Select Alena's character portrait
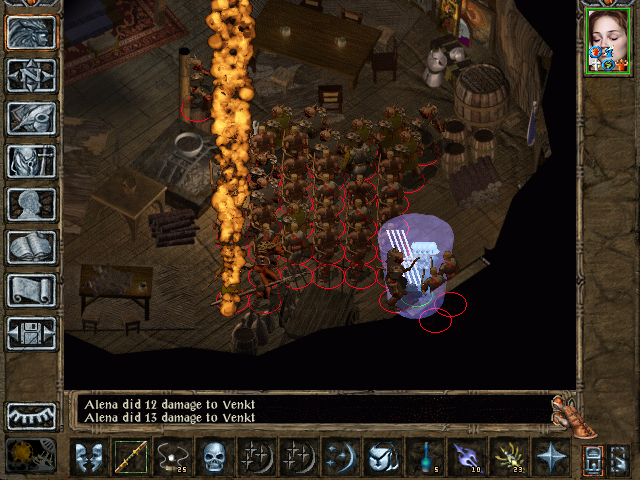640x480 pixels. [606, 40]
